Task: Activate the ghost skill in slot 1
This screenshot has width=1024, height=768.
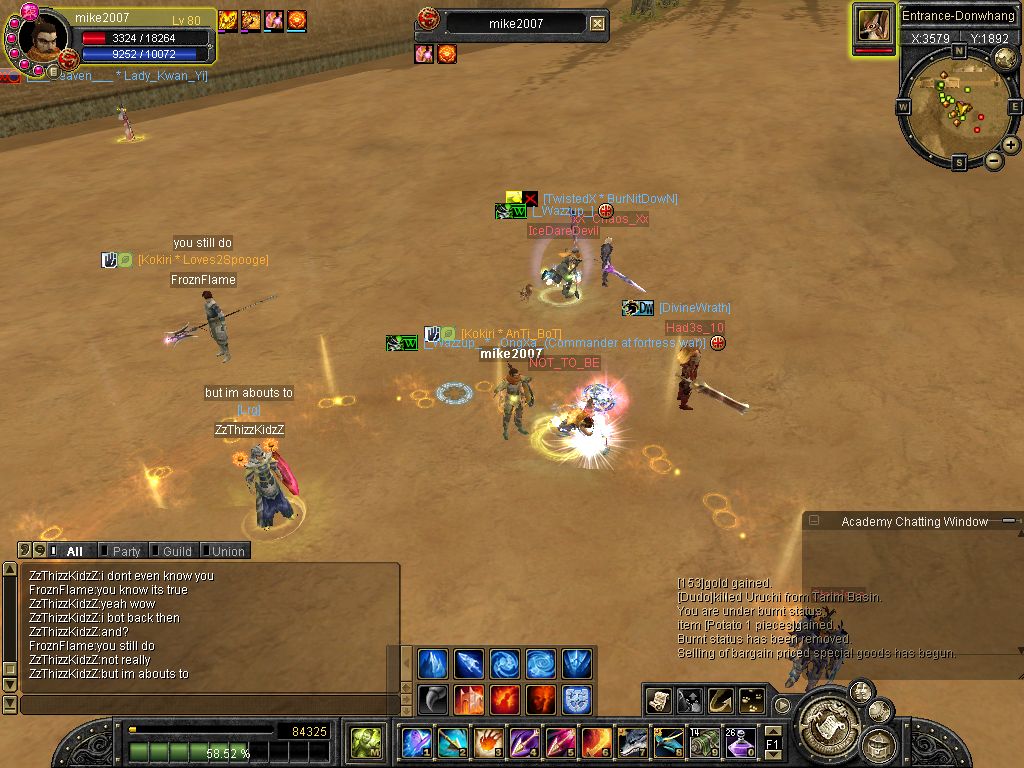Action: [x=416, y=743]
